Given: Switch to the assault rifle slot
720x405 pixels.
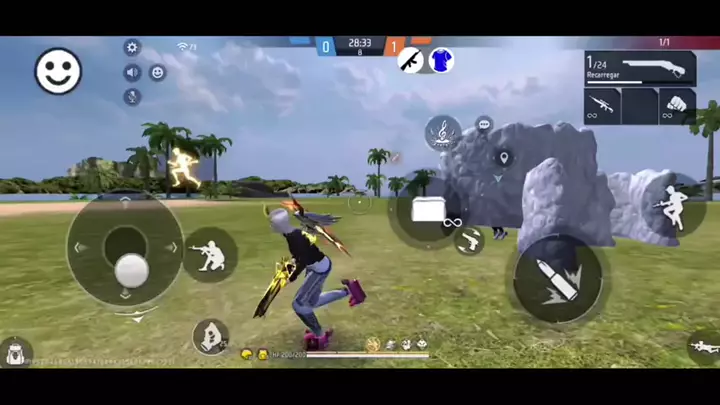Looking at the screenshot, I should pos(602,106).
